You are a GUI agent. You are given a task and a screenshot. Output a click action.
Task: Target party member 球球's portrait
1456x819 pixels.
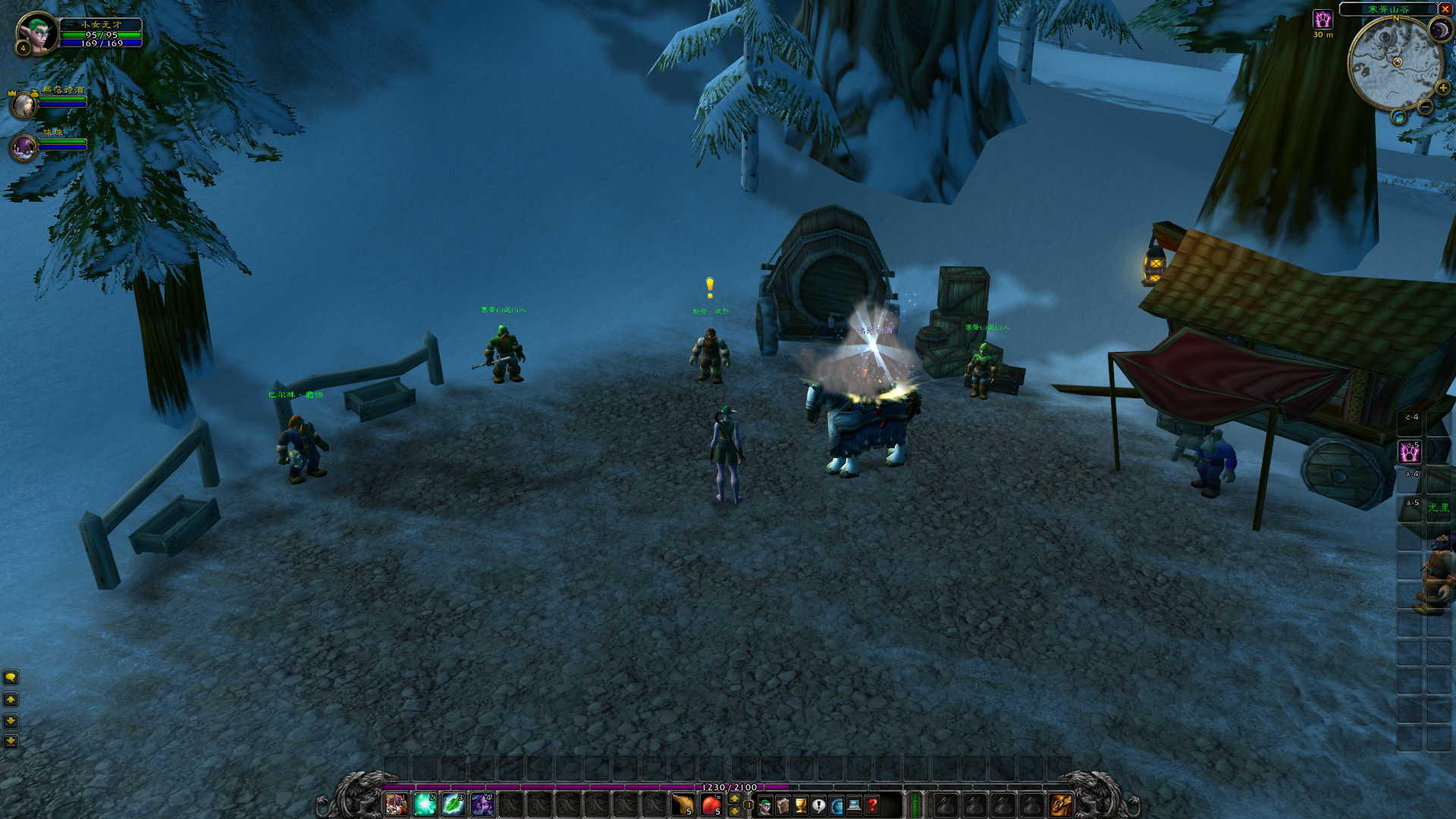pyautogui.click(x=24, y=148)
